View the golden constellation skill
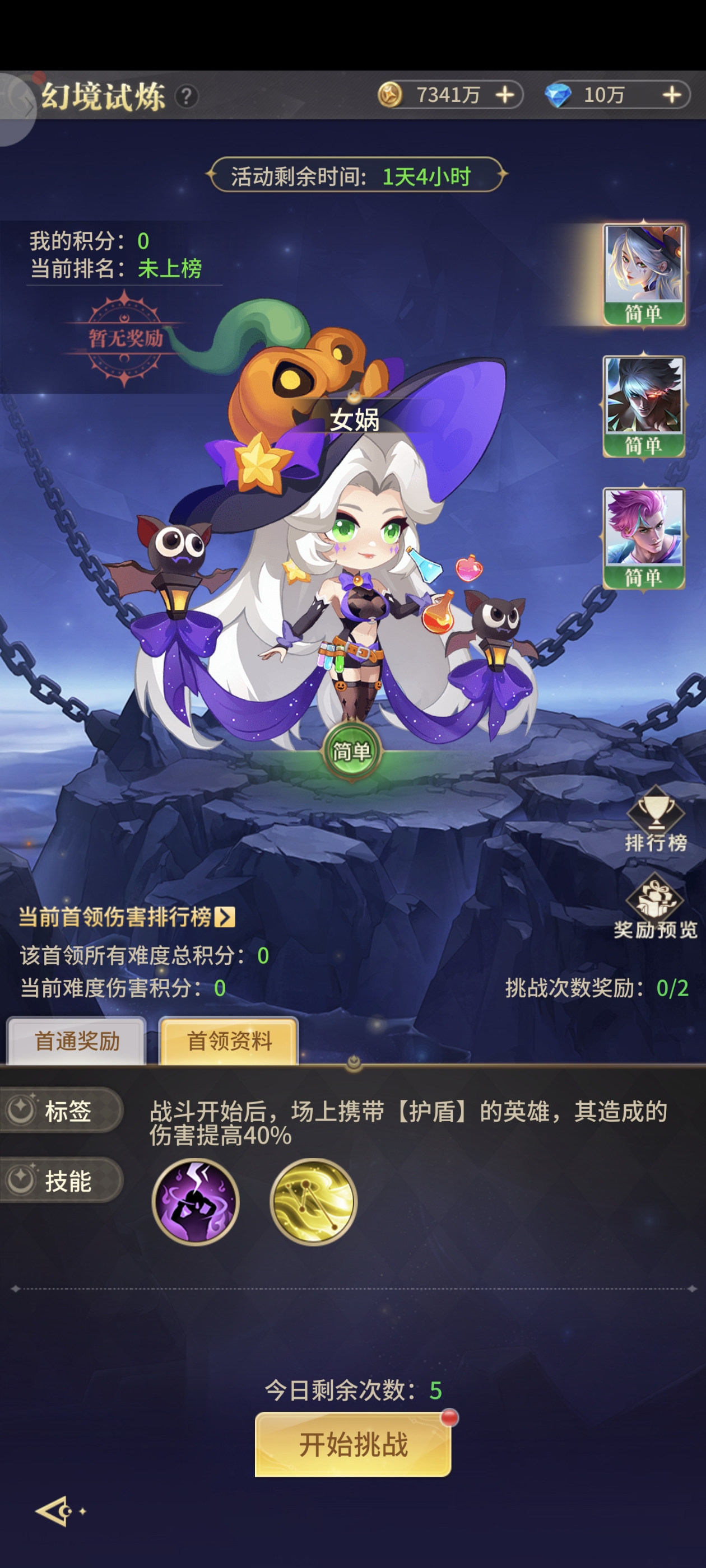 pyautogui.click(x=313, y=1202)
